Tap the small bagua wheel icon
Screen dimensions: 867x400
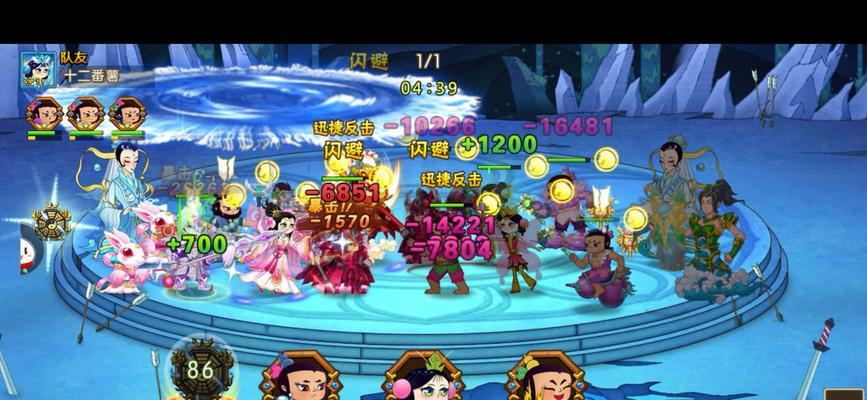(50, 221)
